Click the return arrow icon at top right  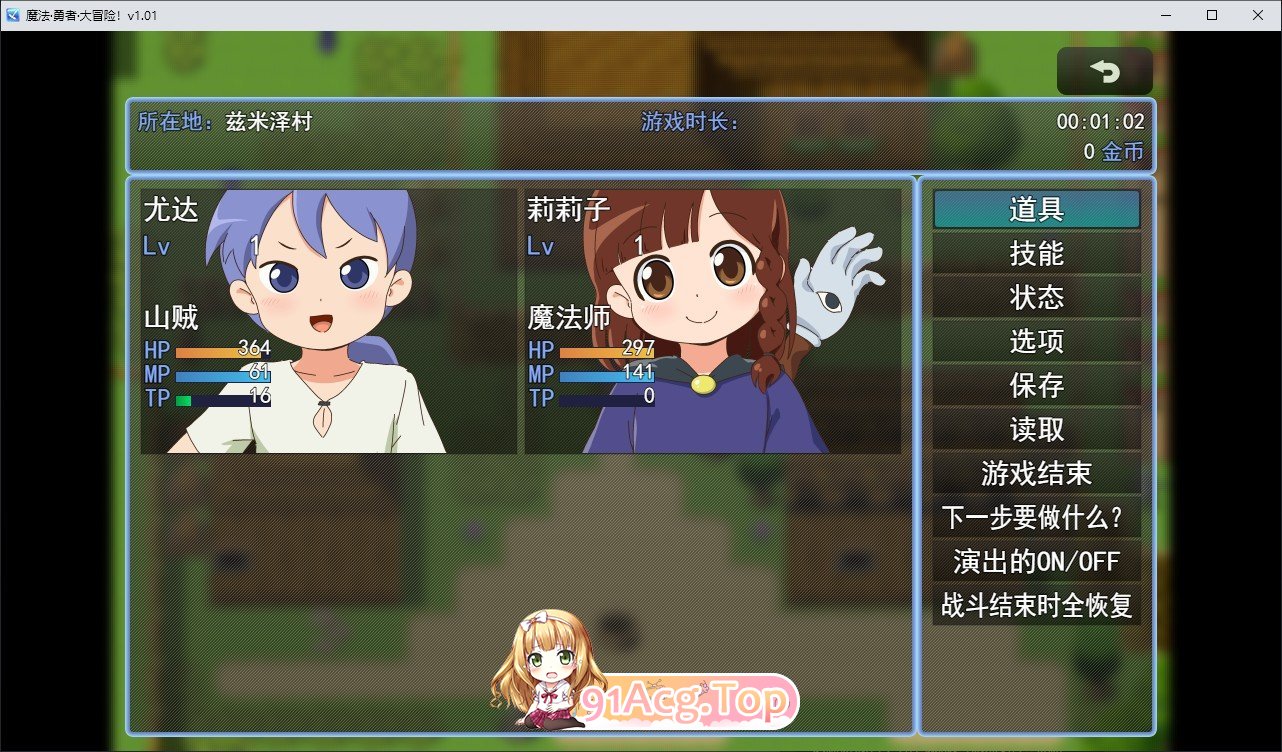coord(1104,70)
